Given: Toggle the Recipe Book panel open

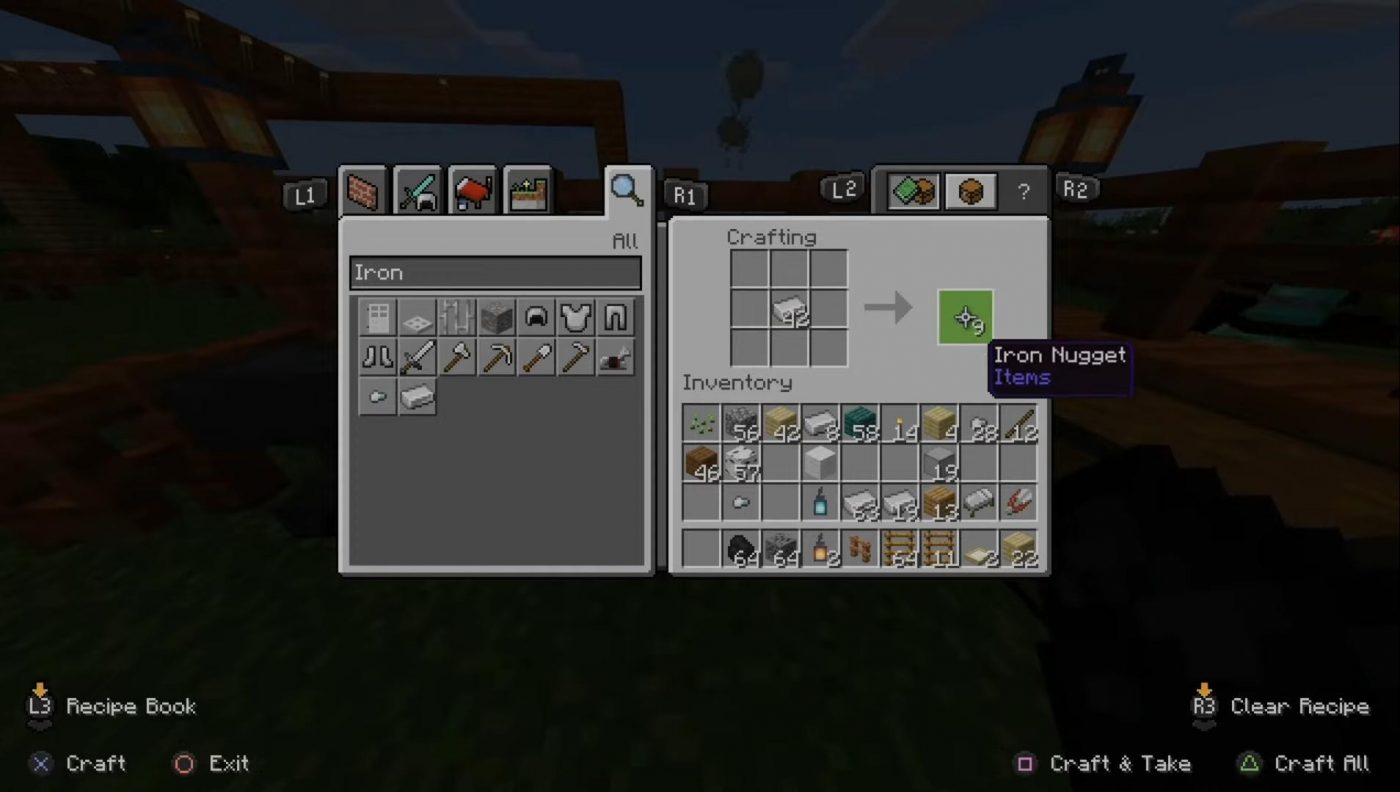Looking at the screenshot, I should tap(110, 706).
